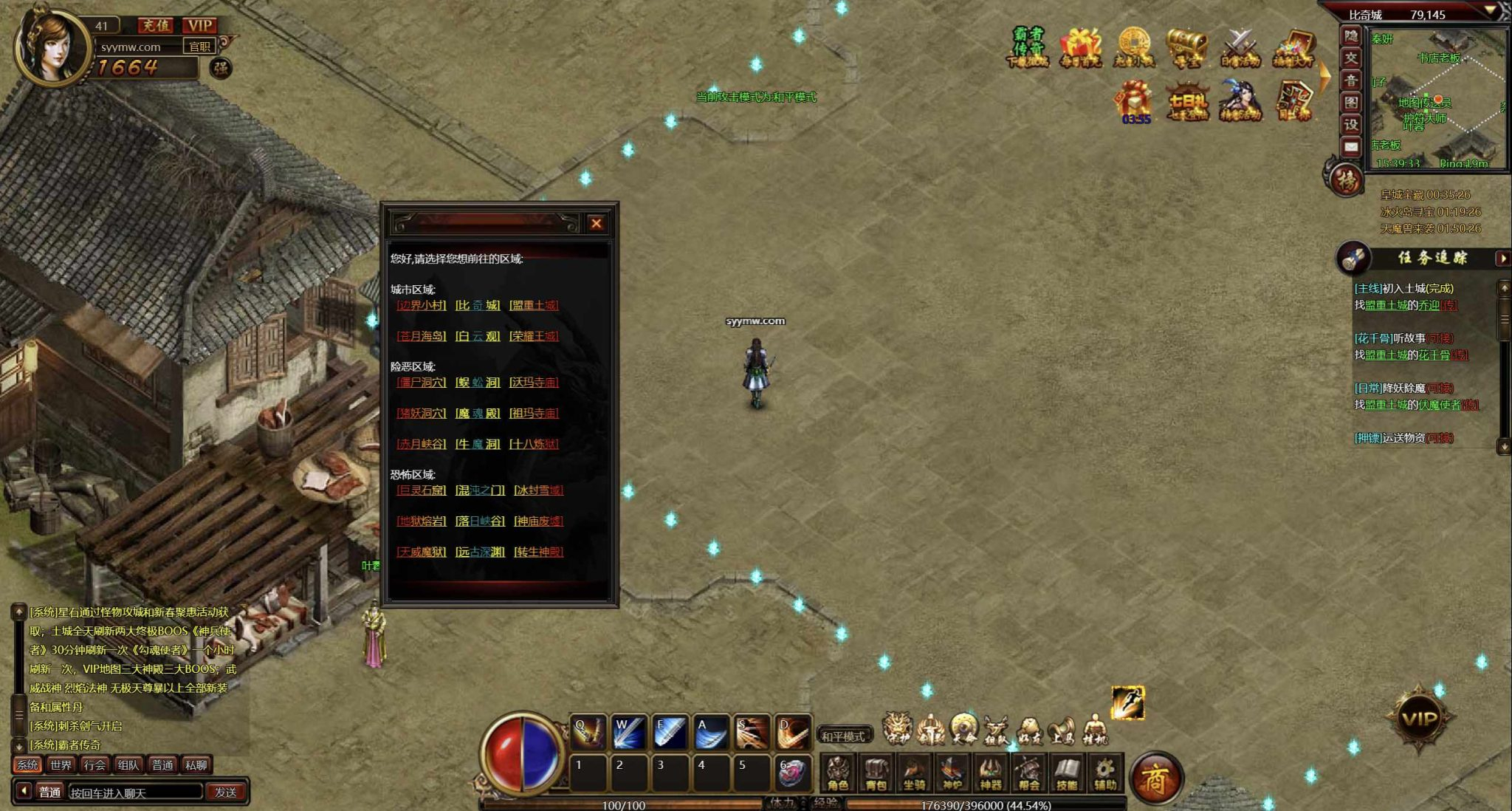Travel to 冰封雪域 from the list
Screen dimensions: 1512x811
pyautogui.click(x=538, y=490)
